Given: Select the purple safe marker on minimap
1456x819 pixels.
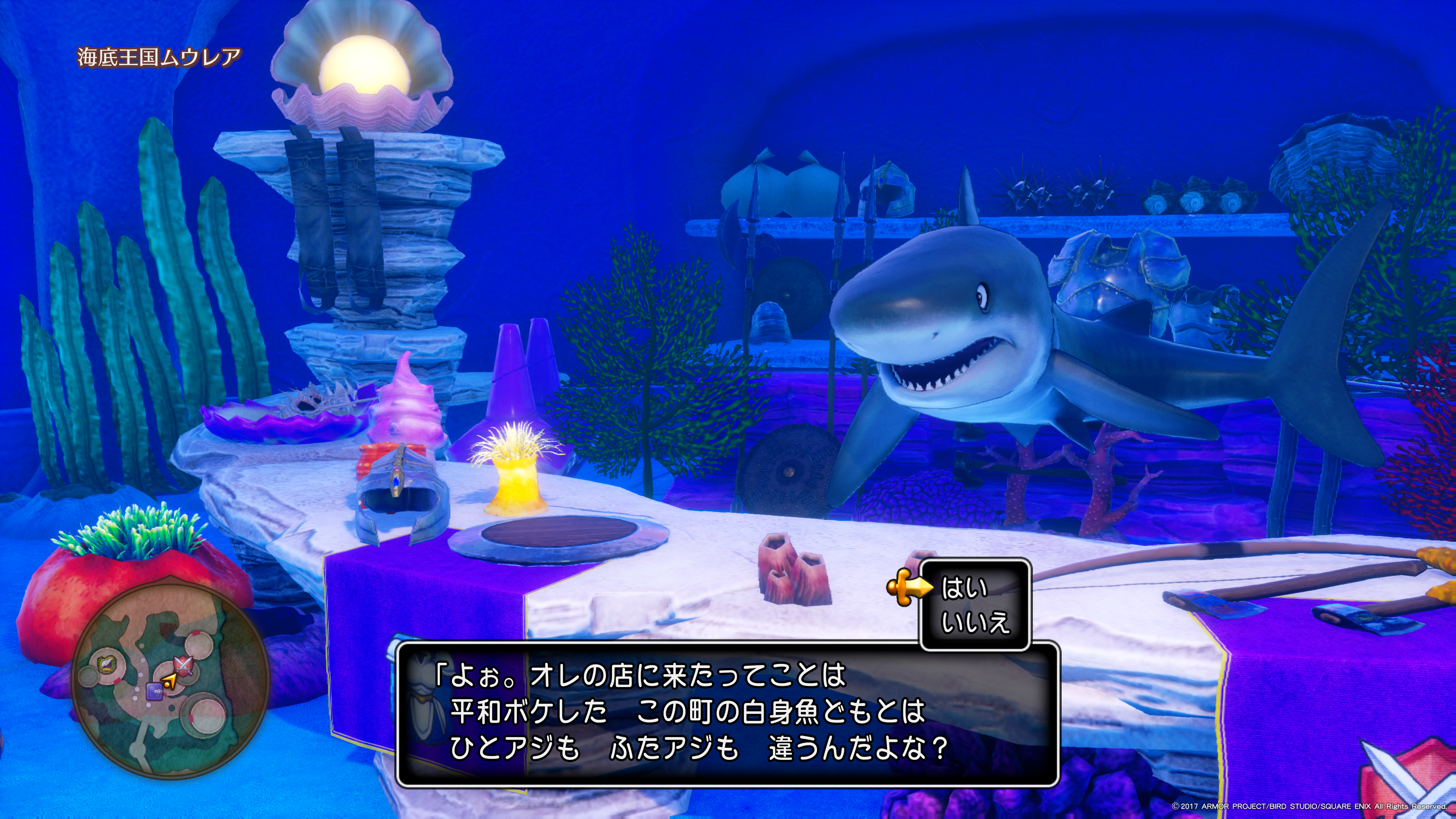Looking at the screenshot, I should (154, 690).
